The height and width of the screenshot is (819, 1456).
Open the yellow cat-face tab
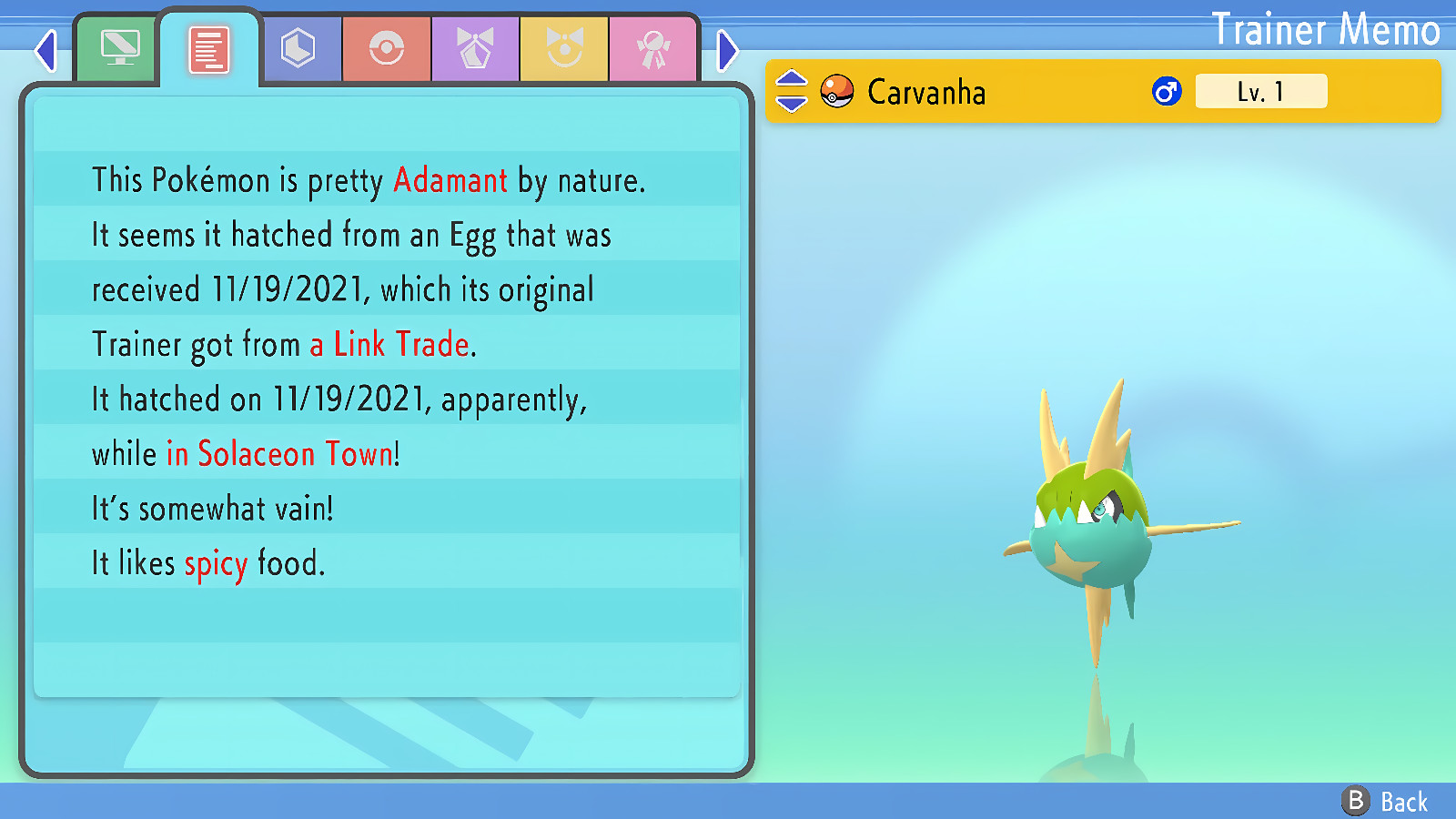pyautogui.click(x=564, y=49)
